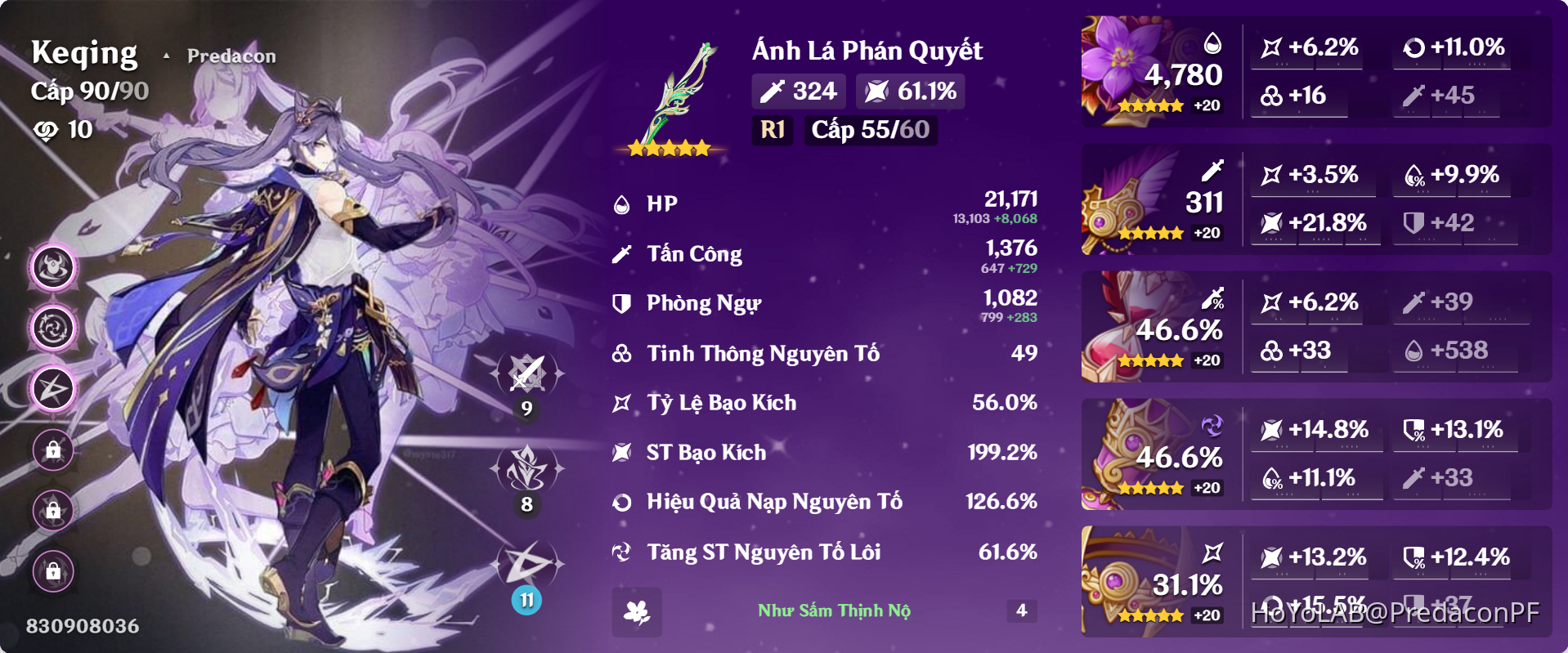Select the Normal Attack talent icon showing level 9
Screen dimensions: 1568x653
click(x=527, y=372)
